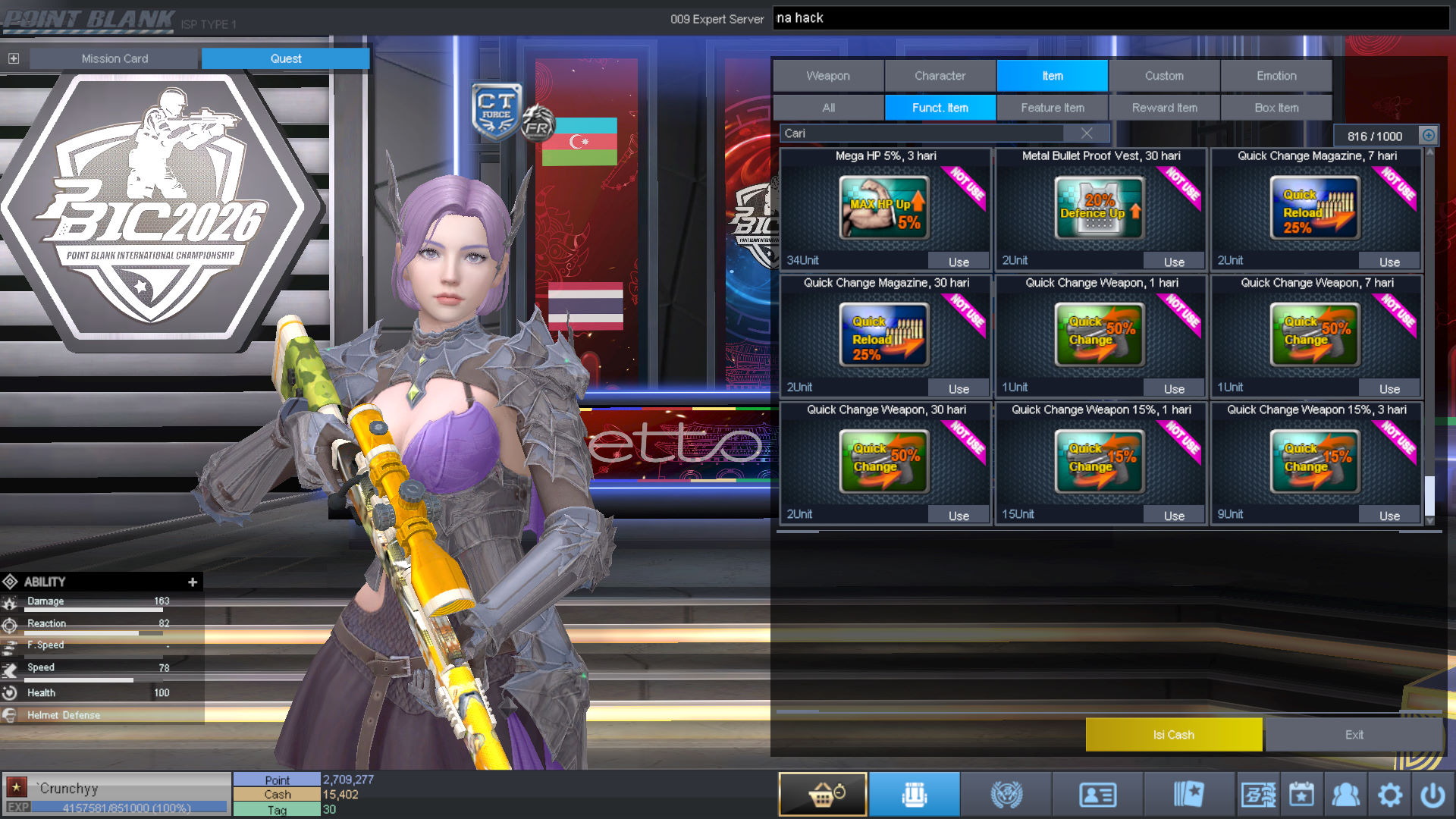Image resolution: width=1456 pixels, height=819 pixels.
Task: Switch to the Weapon tab
Action: pos(828,76)
